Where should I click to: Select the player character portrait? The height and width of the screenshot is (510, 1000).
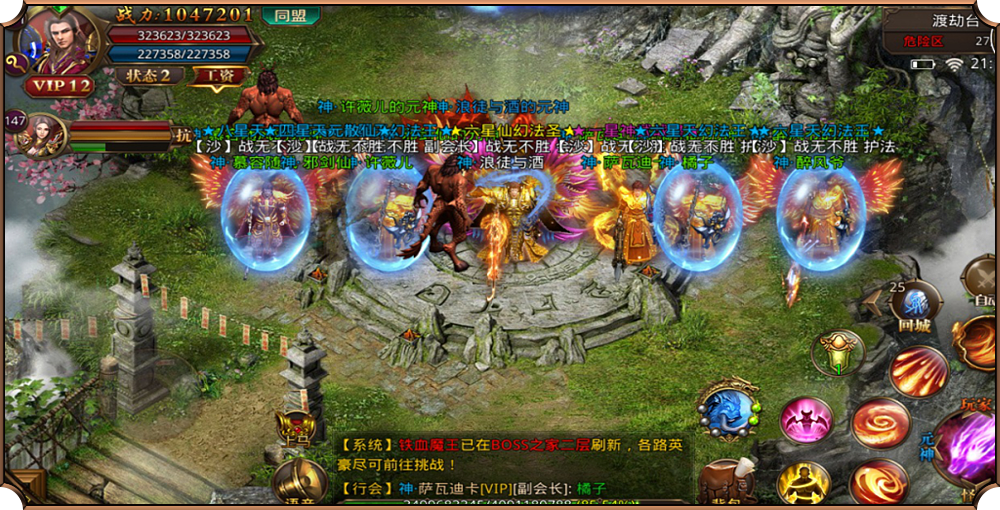[62, 40]
